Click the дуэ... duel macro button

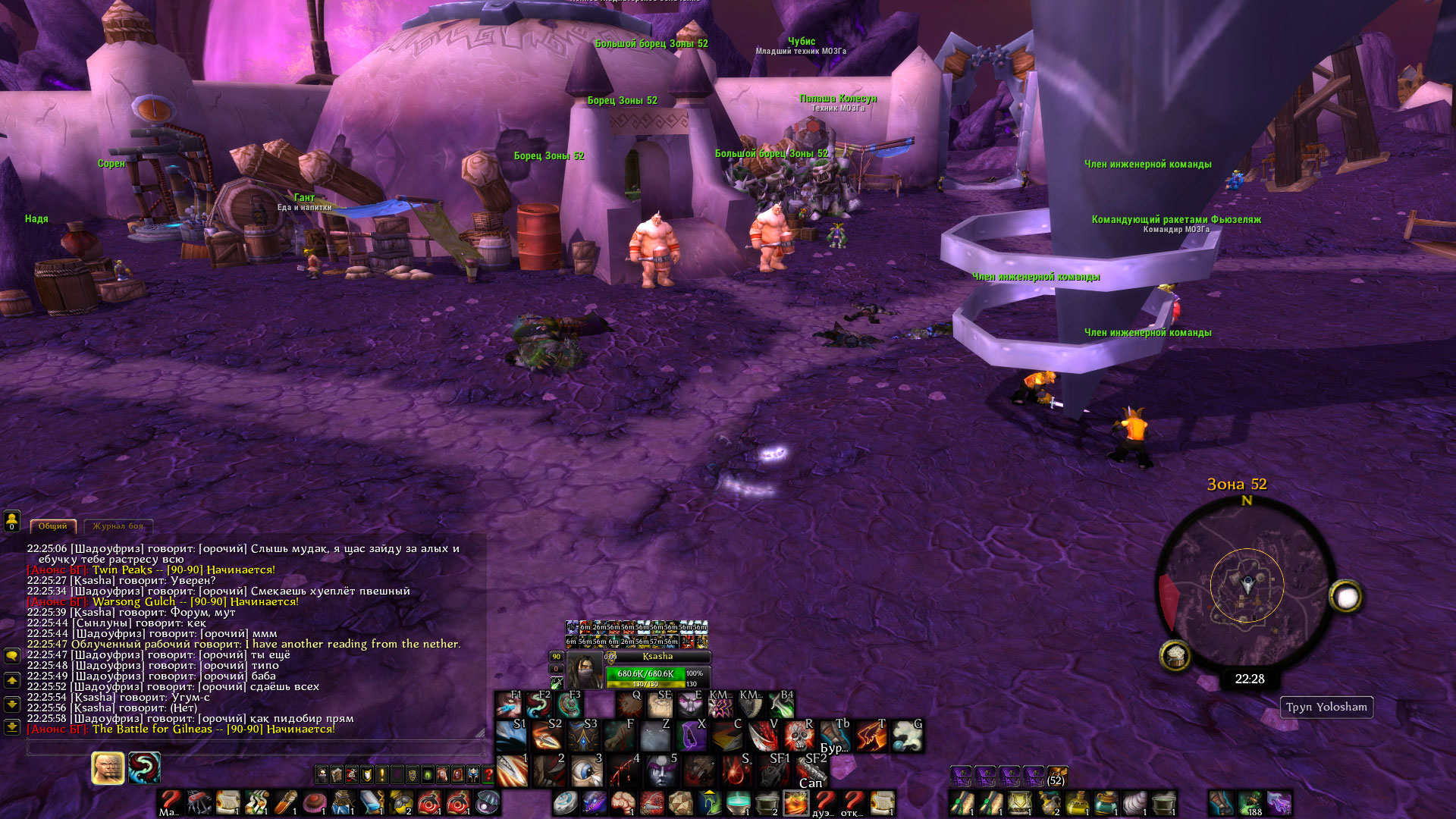click(824, 802)
